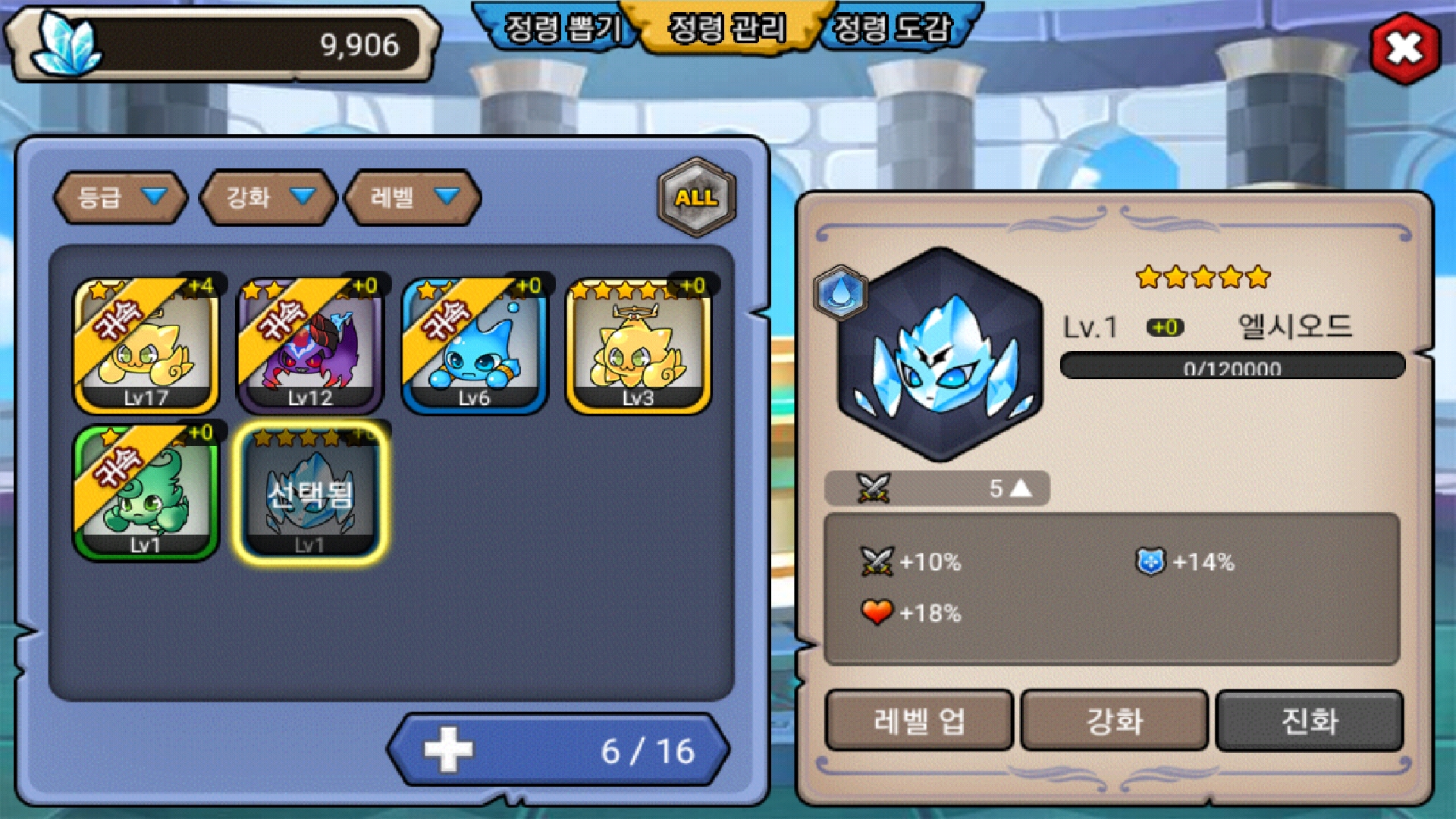Open the 등급 sort dropdown

click(x=121, y=197)
